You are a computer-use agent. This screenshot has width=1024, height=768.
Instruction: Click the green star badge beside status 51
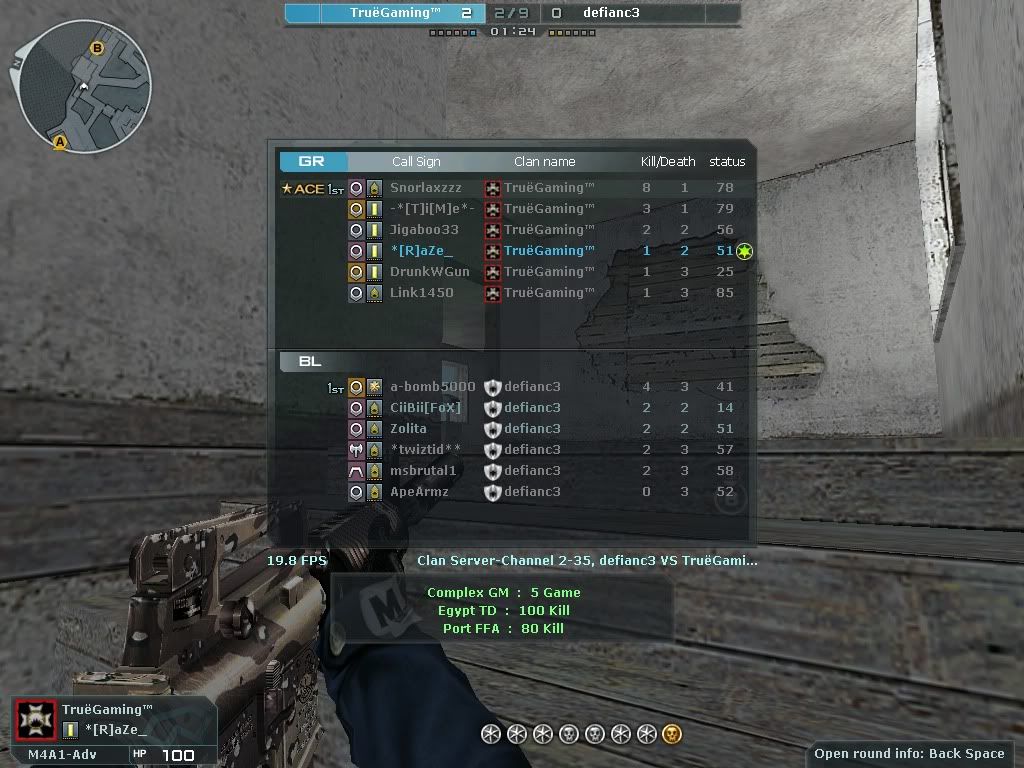(x=743, y=251)
